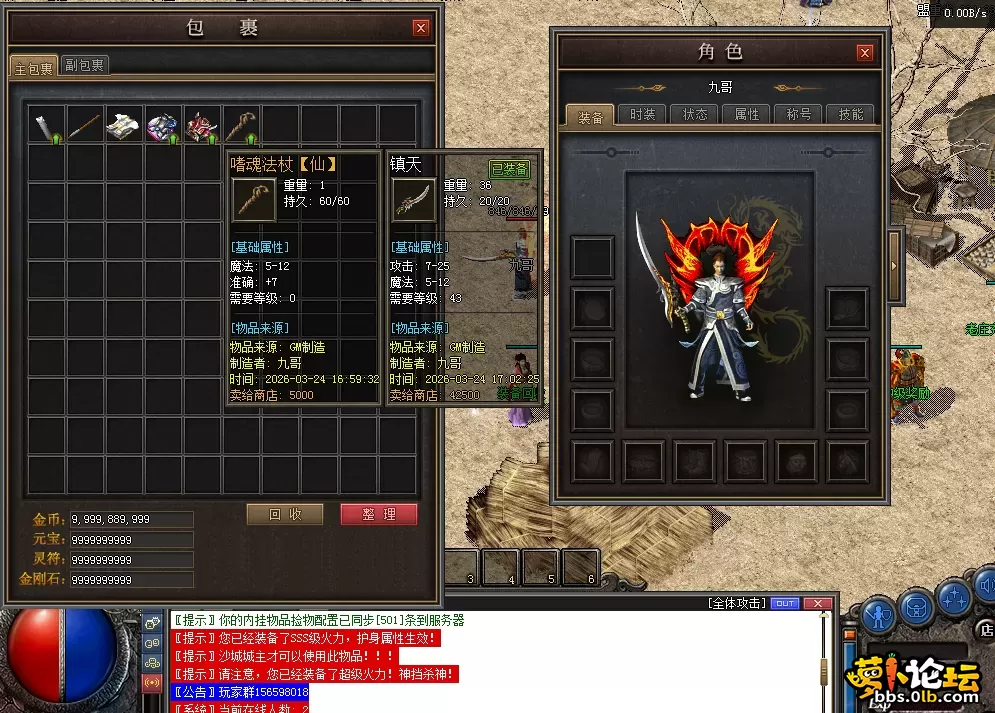
Task: Select the red armor item in the bag
Action: [x=202, y=126]
